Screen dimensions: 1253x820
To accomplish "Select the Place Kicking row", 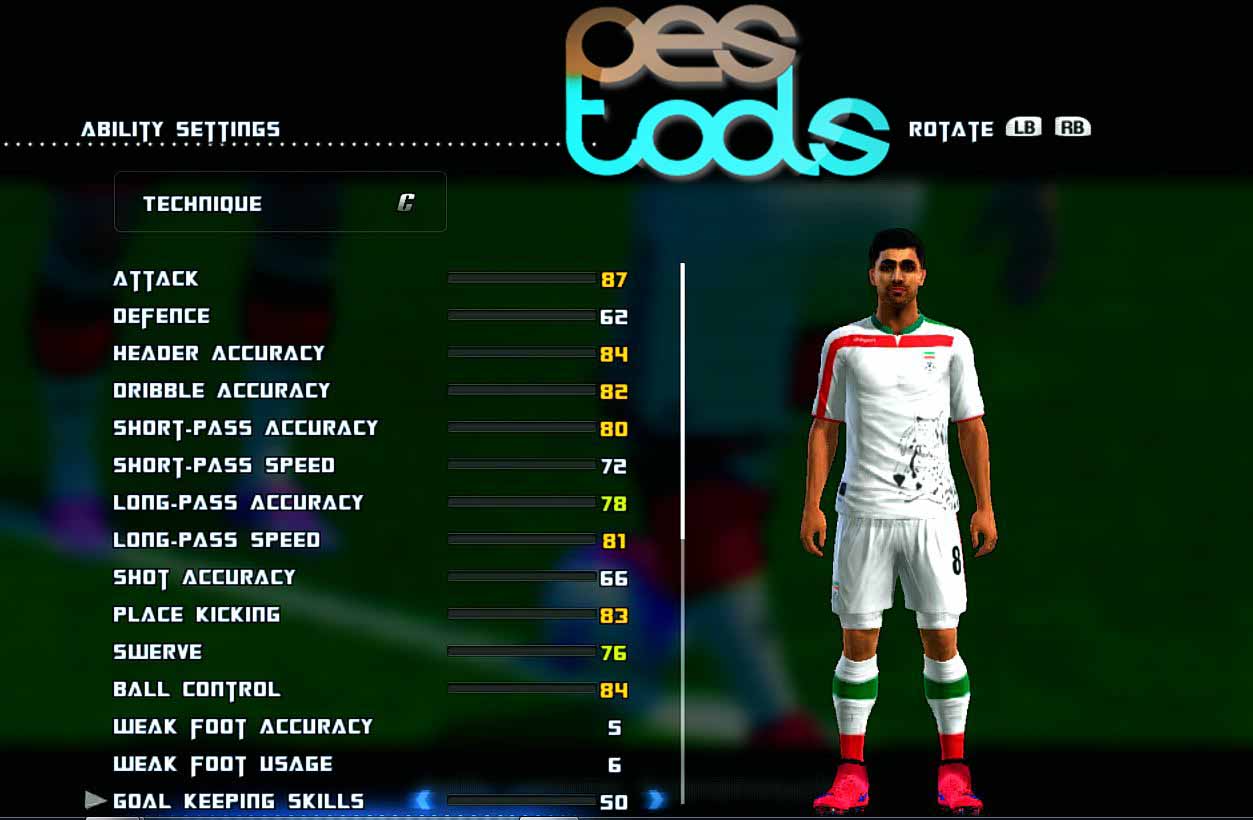I will pos(196,615).
